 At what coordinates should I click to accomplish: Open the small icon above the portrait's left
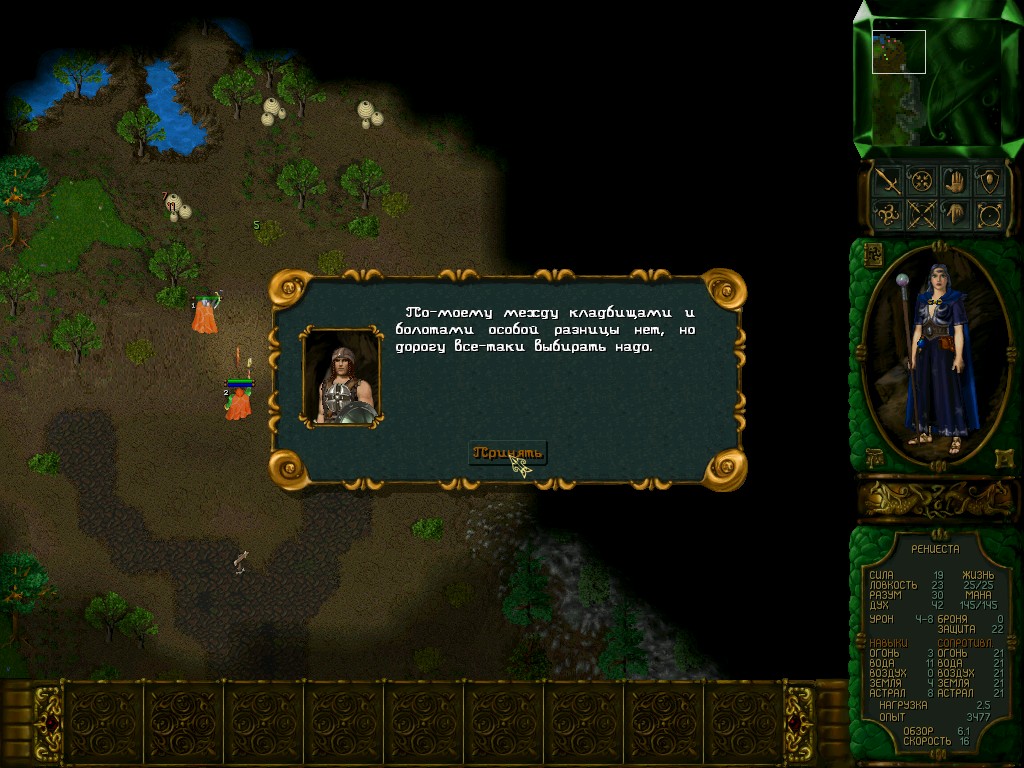pos(872,253)
